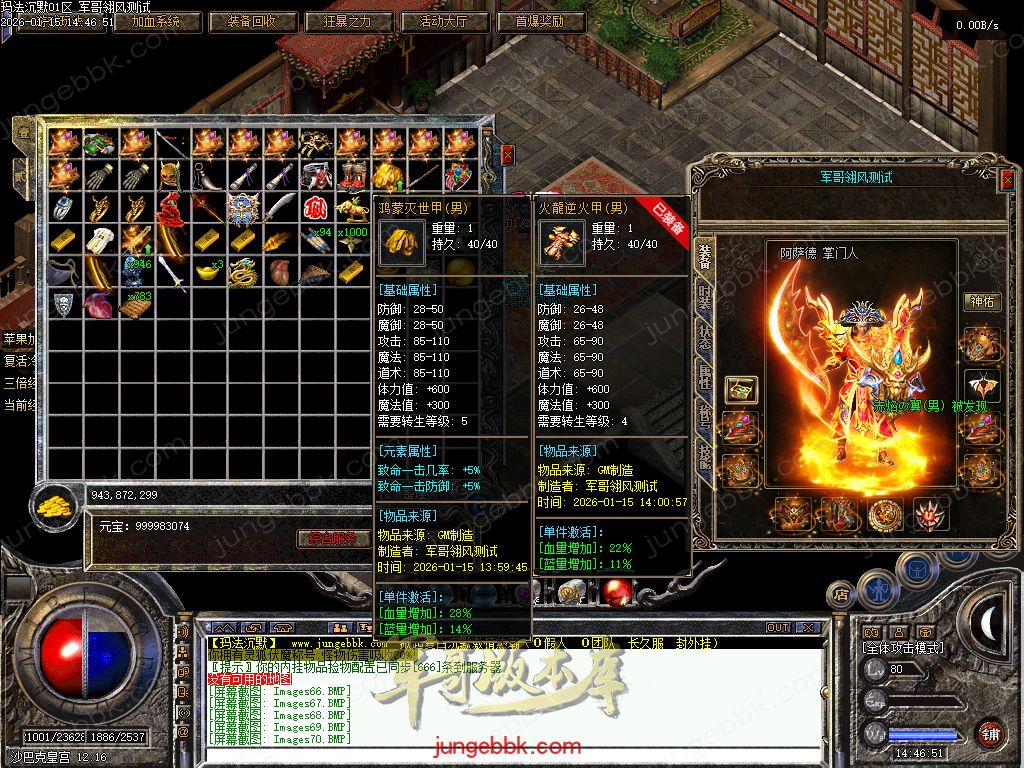Select the golden dragon item in bag
This screenshot has height=768, width=1024.
click(243, 272)
